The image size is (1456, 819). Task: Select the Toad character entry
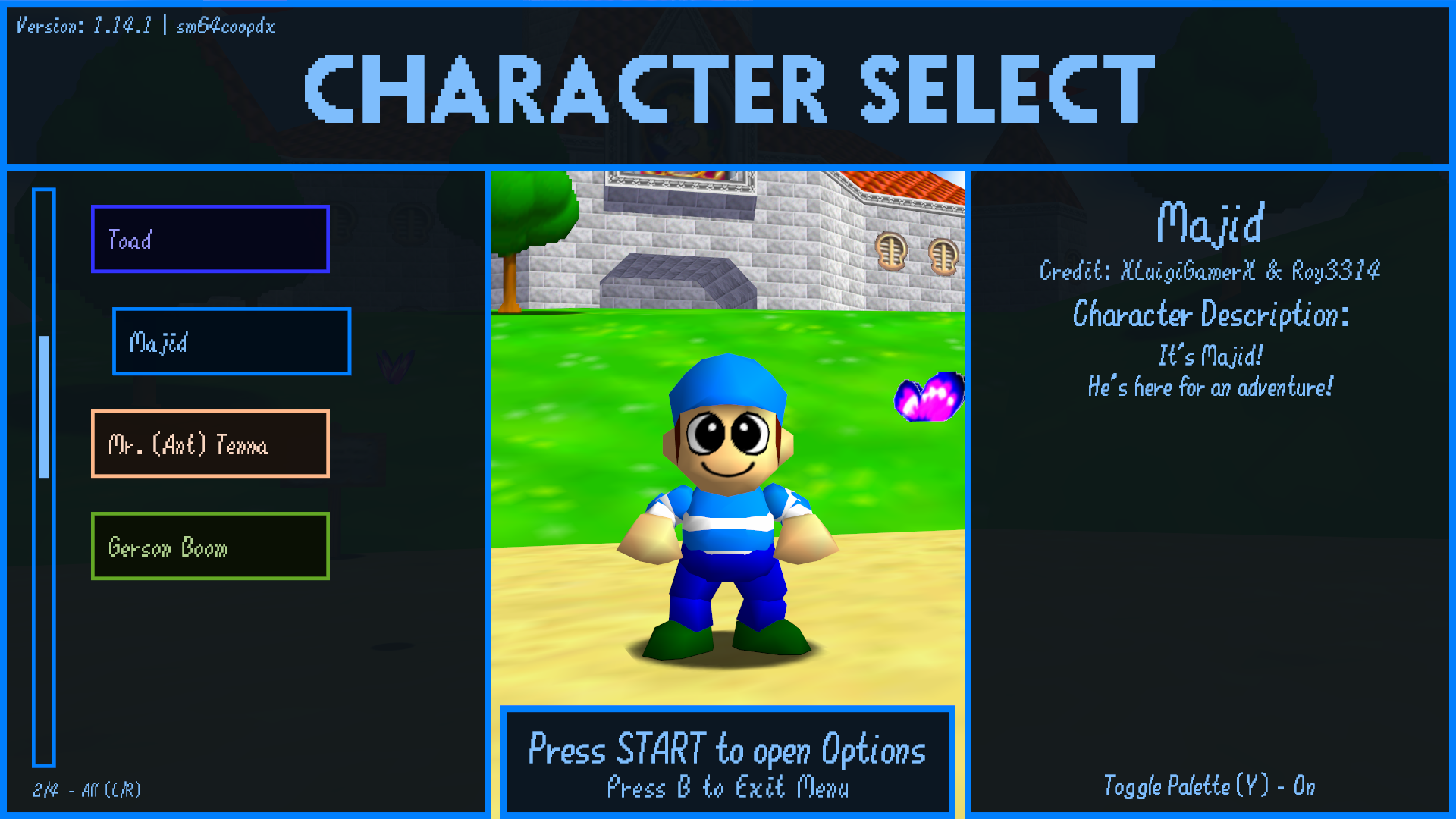pos(210,239)
